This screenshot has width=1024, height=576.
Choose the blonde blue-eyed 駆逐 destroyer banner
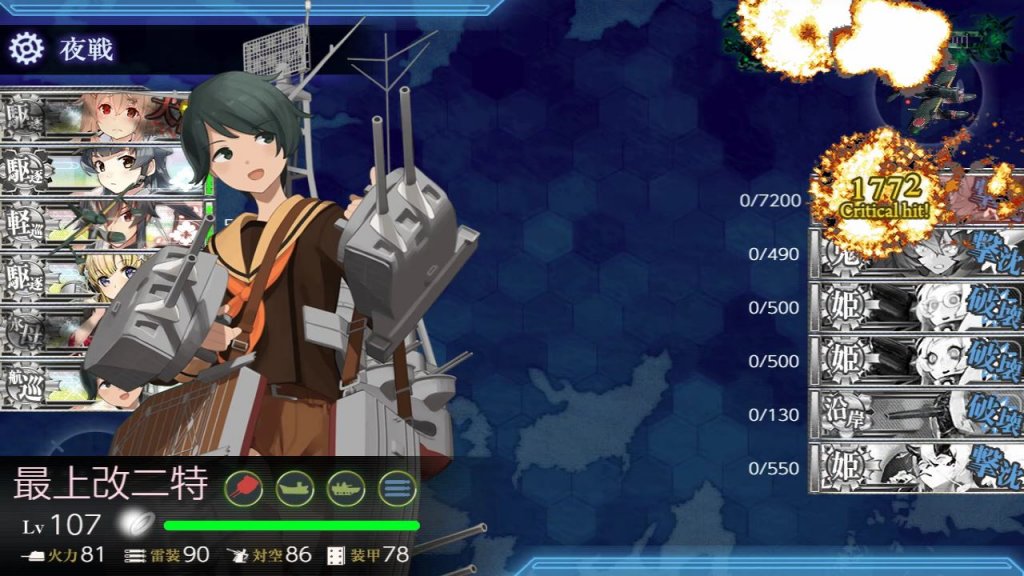coord(100,274)
